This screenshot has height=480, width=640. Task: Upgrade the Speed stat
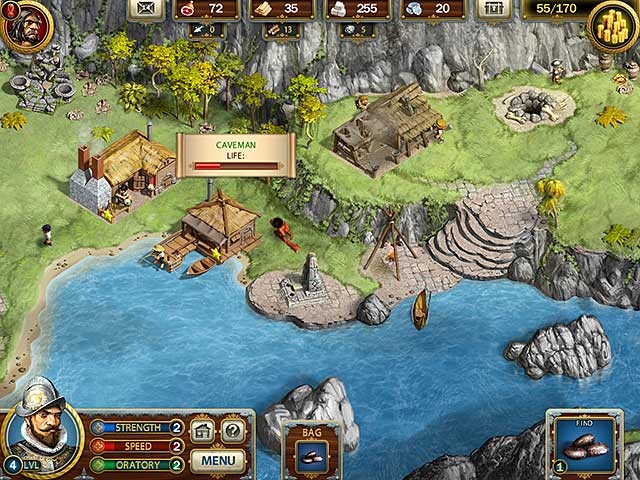(x=176, y=446)
